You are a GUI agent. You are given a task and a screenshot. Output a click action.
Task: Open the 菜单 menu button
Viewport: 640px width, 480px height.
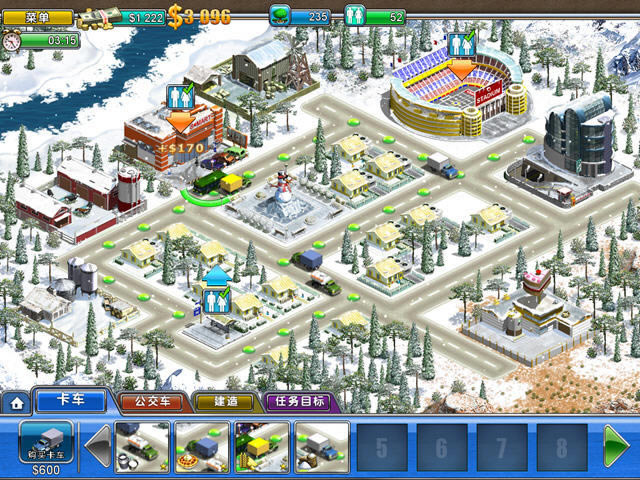[38, 17]
